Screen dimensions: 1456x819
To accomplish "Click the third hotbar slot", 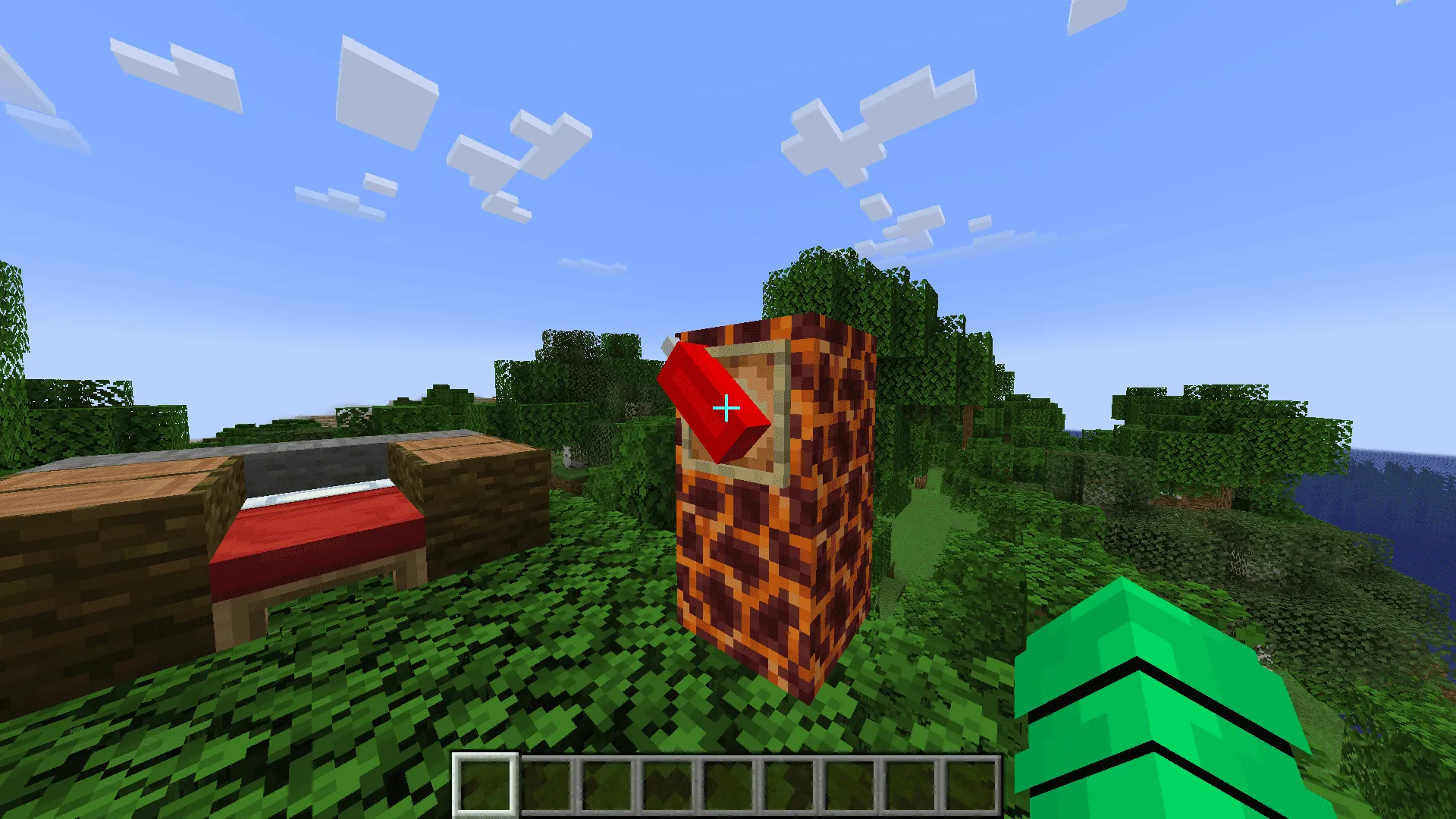I will tap(607, 785).
